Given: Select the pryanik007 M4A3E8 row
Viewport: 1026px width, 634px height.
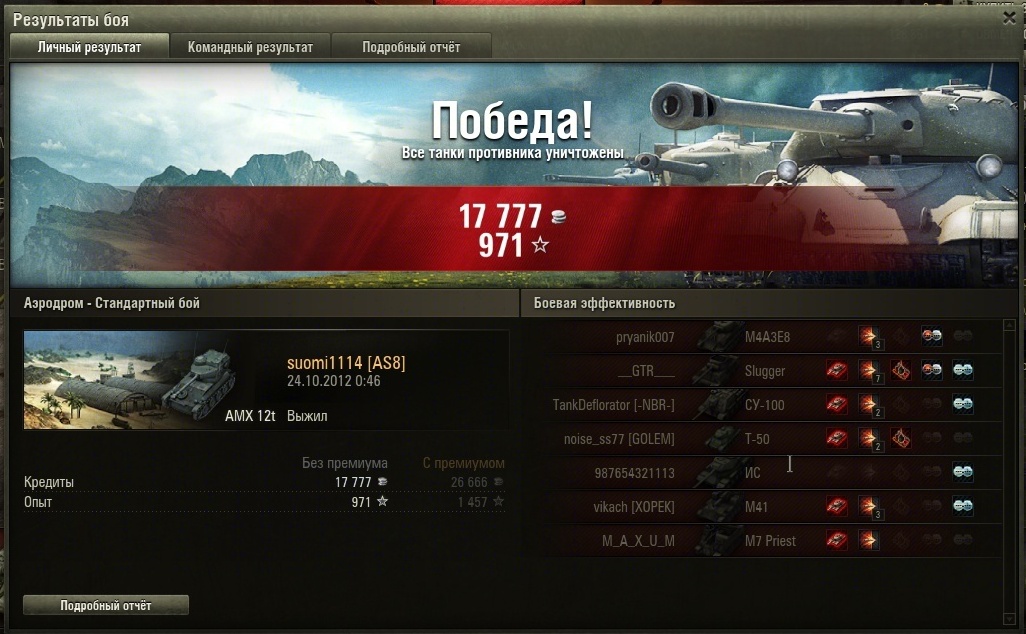Looking at the screenshot, I should point(760,337).
